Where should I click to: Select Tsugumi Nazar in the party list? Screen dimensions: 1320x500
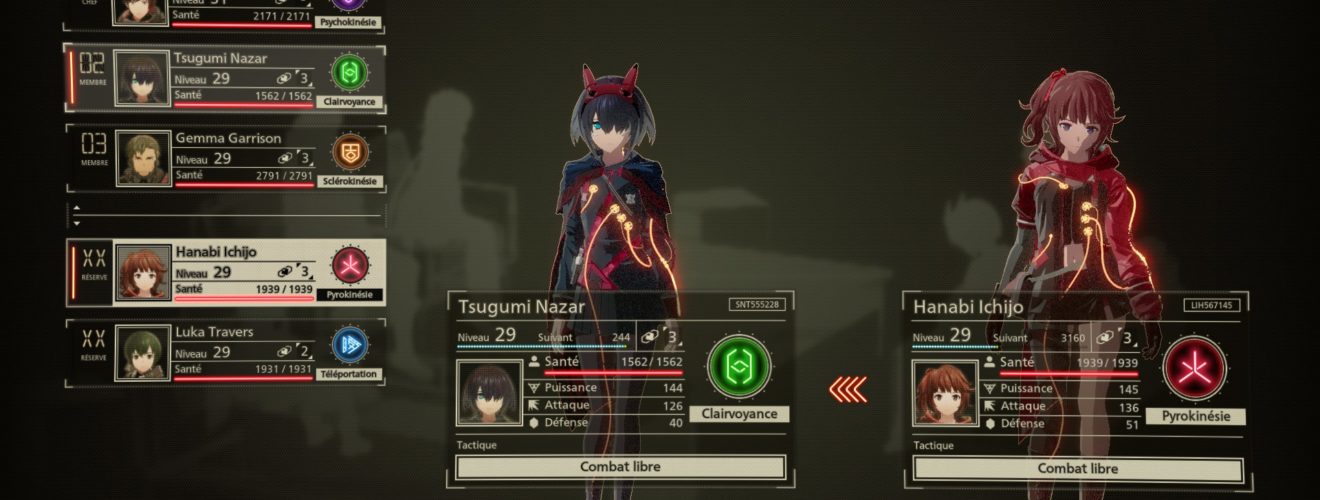[x=225, y=77]
